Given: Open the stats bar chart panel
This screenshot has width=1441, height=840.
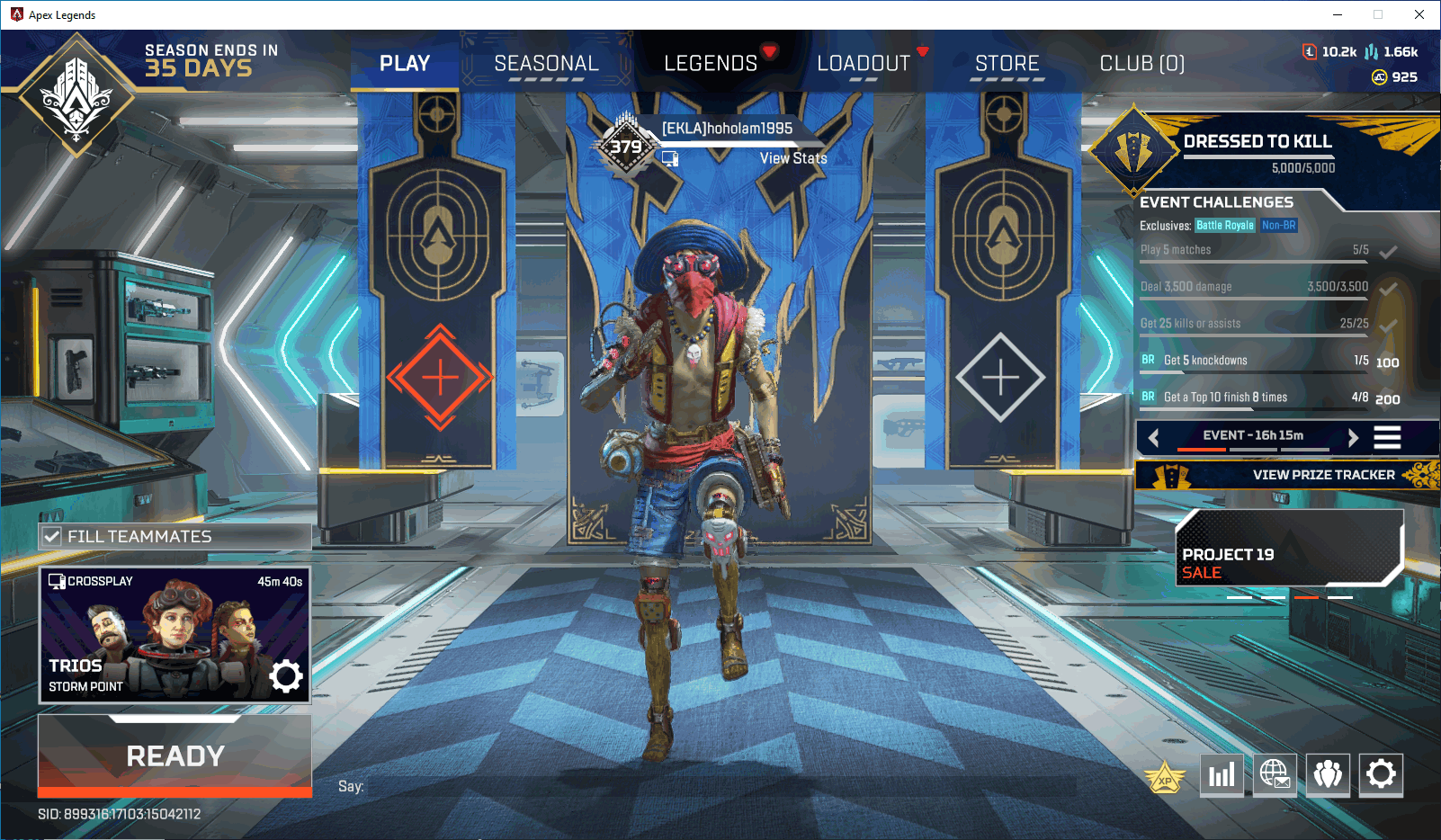Looking at the screenshot, I should pyautogui.click(x=1222, y=775).
